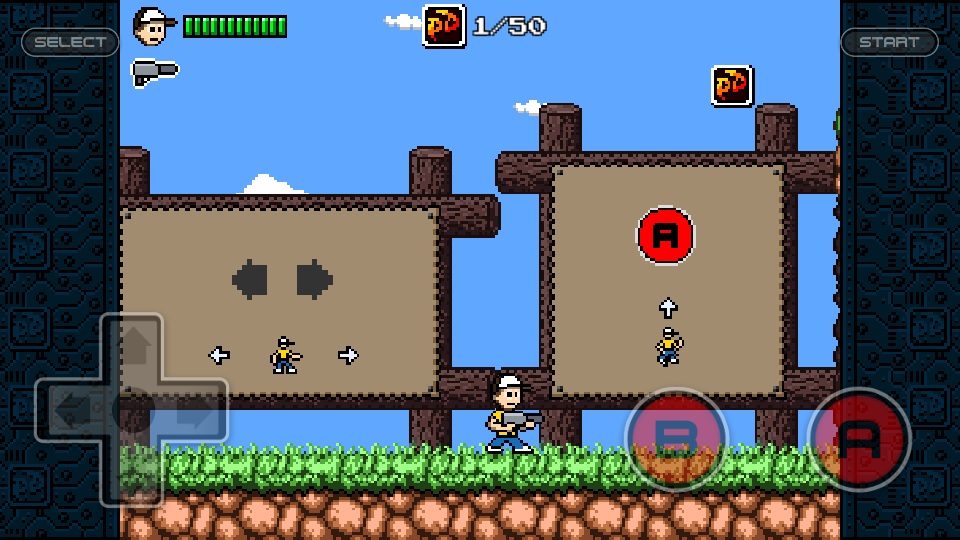Tap the SELECT button
The height and width of the screenshot is (540, 960).
coord(70,42)
